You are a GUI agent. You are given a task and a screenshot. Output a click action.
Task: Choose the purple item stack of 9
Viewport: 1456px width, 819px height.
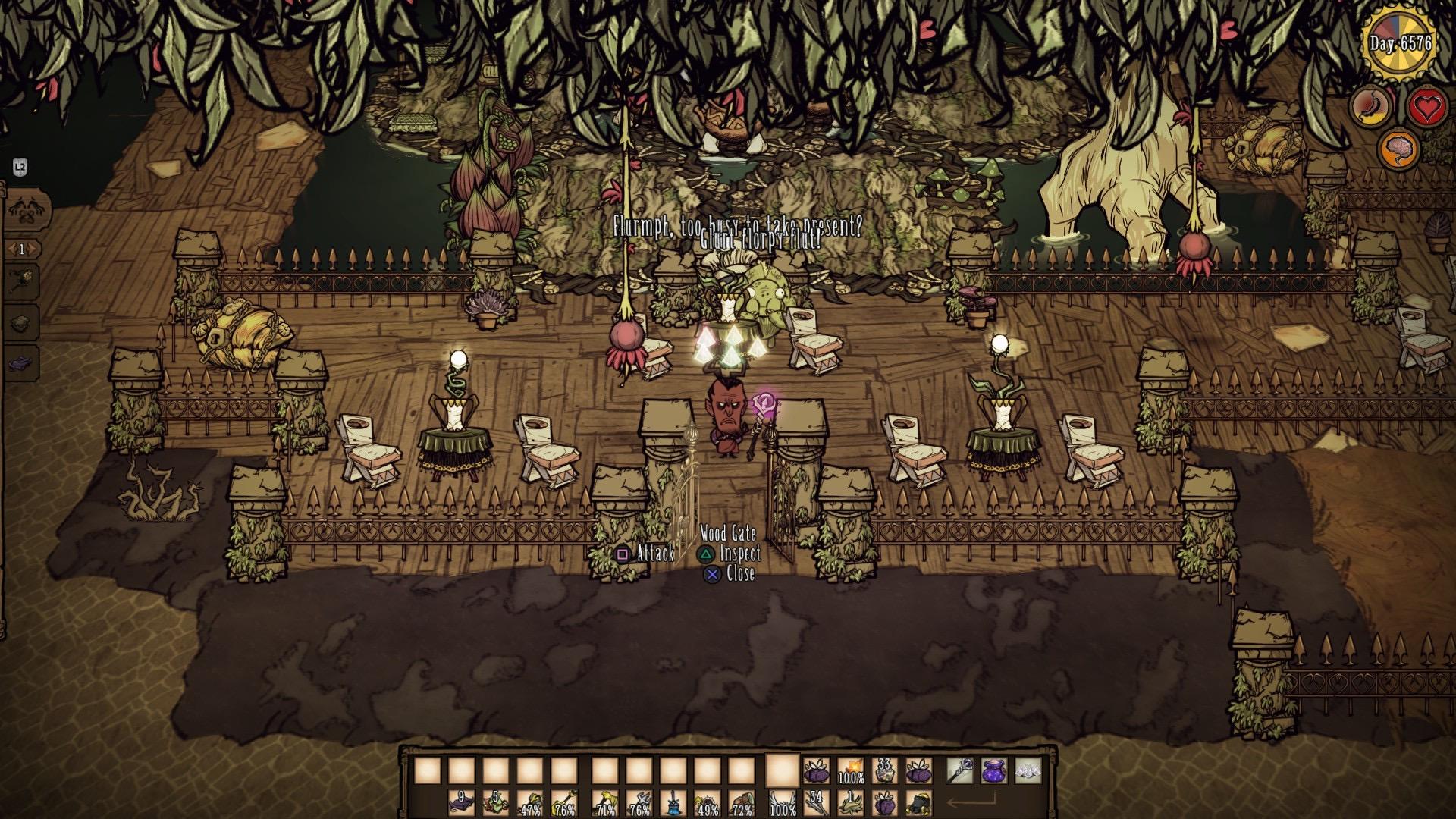pos(460,803)
